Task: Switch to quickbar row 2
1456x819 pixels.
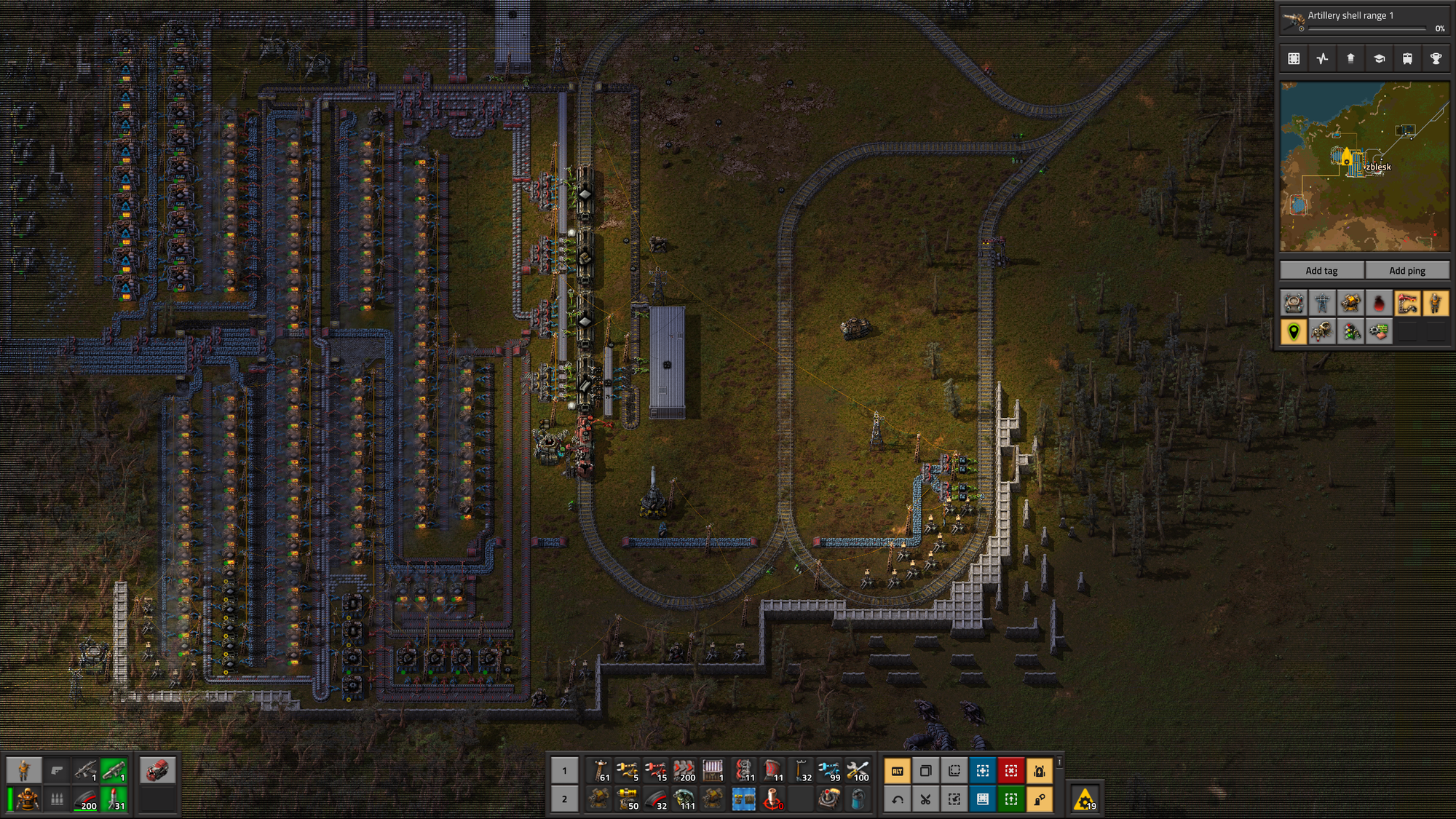Action: click(564, 799)
